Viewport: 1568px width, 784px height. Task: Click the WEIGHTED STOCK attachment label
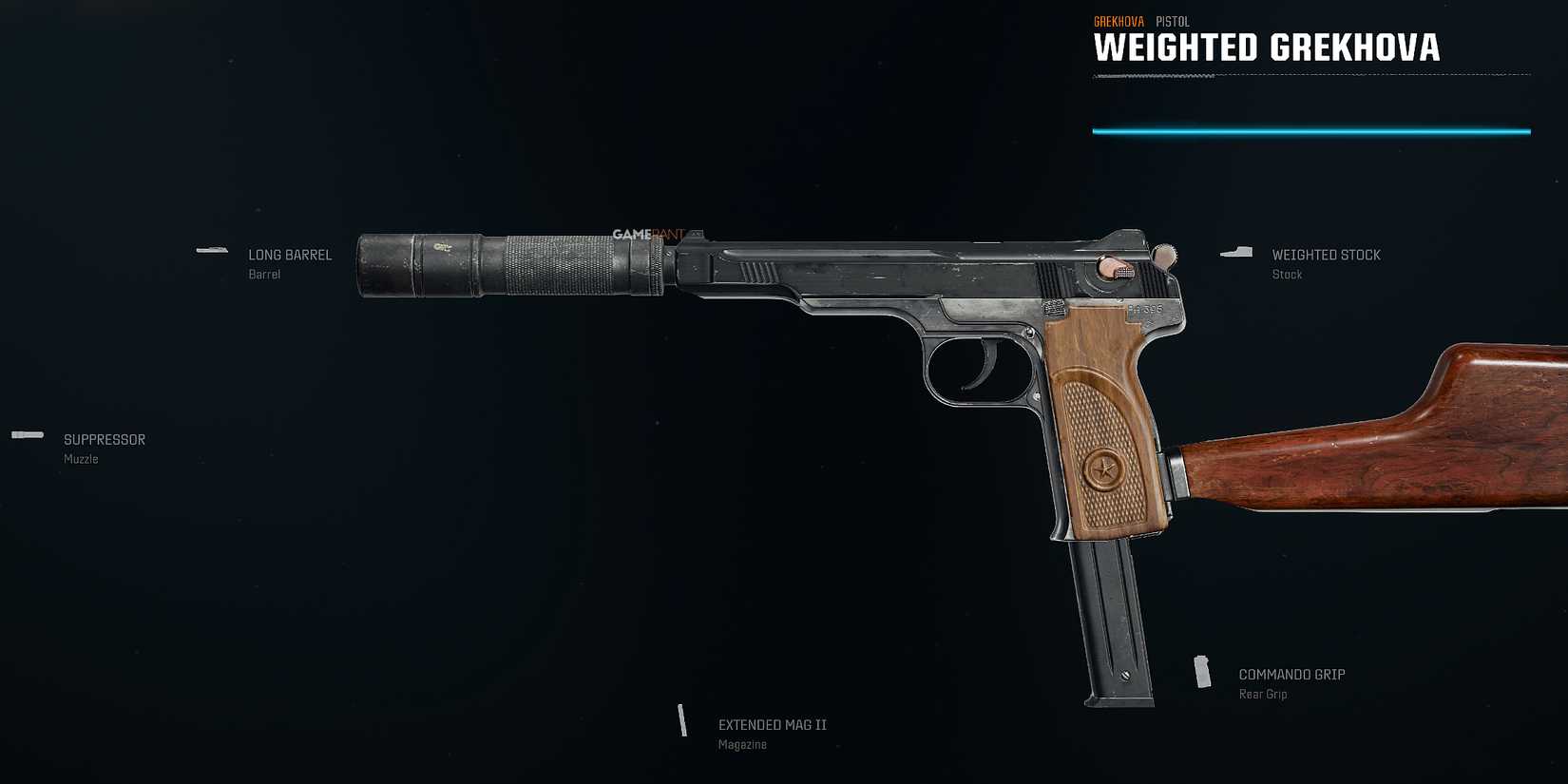click(1326, 255)
